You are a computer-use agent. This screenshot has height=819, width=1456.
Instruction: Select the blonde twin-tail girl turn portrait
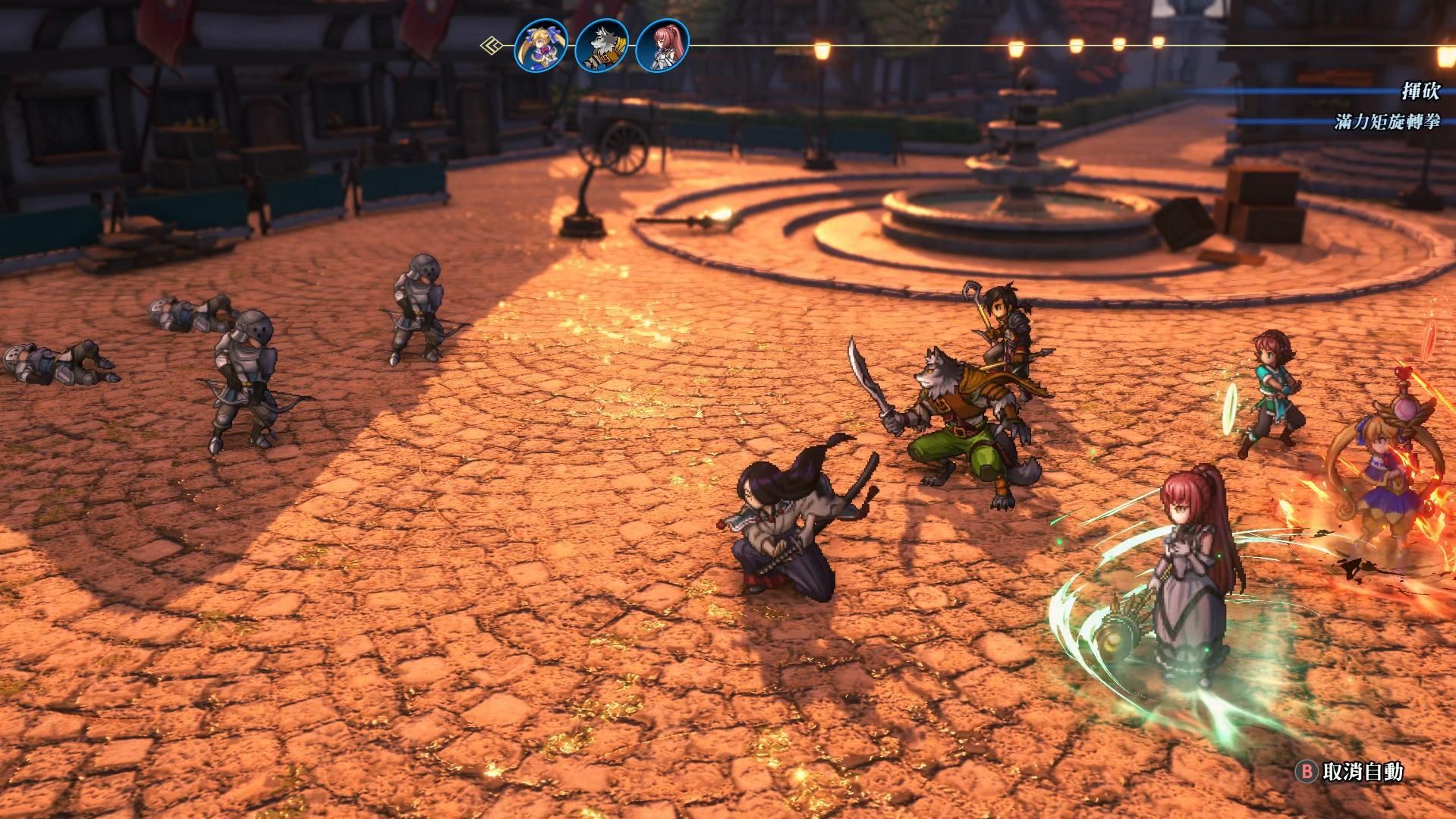541,46
